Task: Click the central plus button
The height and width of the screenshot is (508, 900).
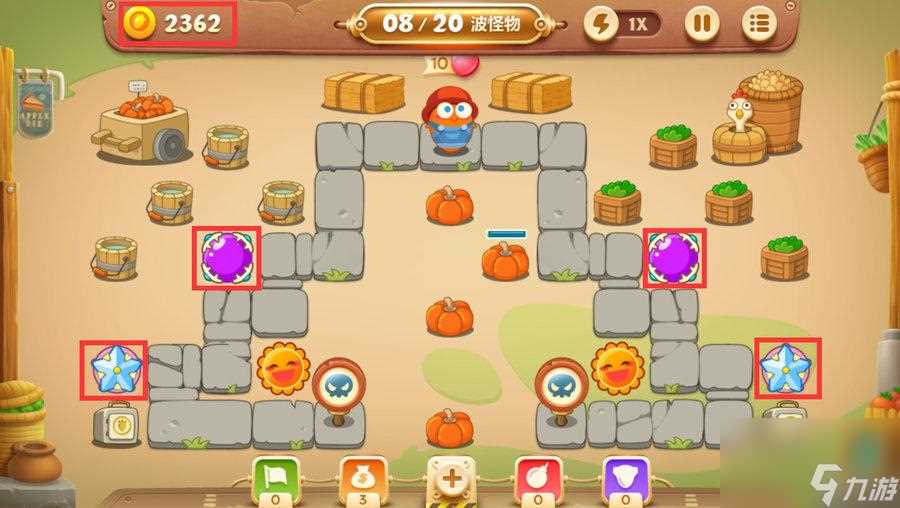Action: (x=450, y=478)
